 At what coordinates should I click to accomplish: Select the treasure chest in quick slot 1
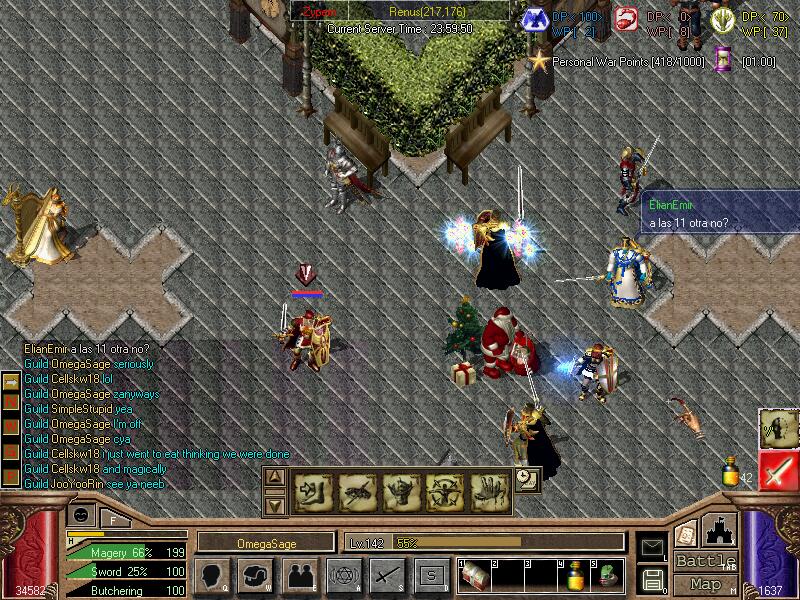[x=473, y=576]
